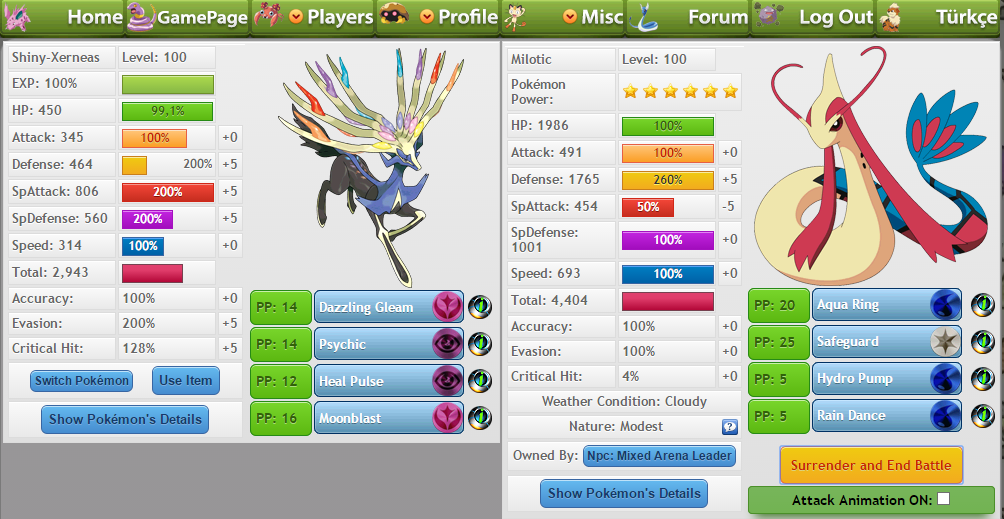Show Shiny-Xerneas Pokémon's details

tap(125, 419)
